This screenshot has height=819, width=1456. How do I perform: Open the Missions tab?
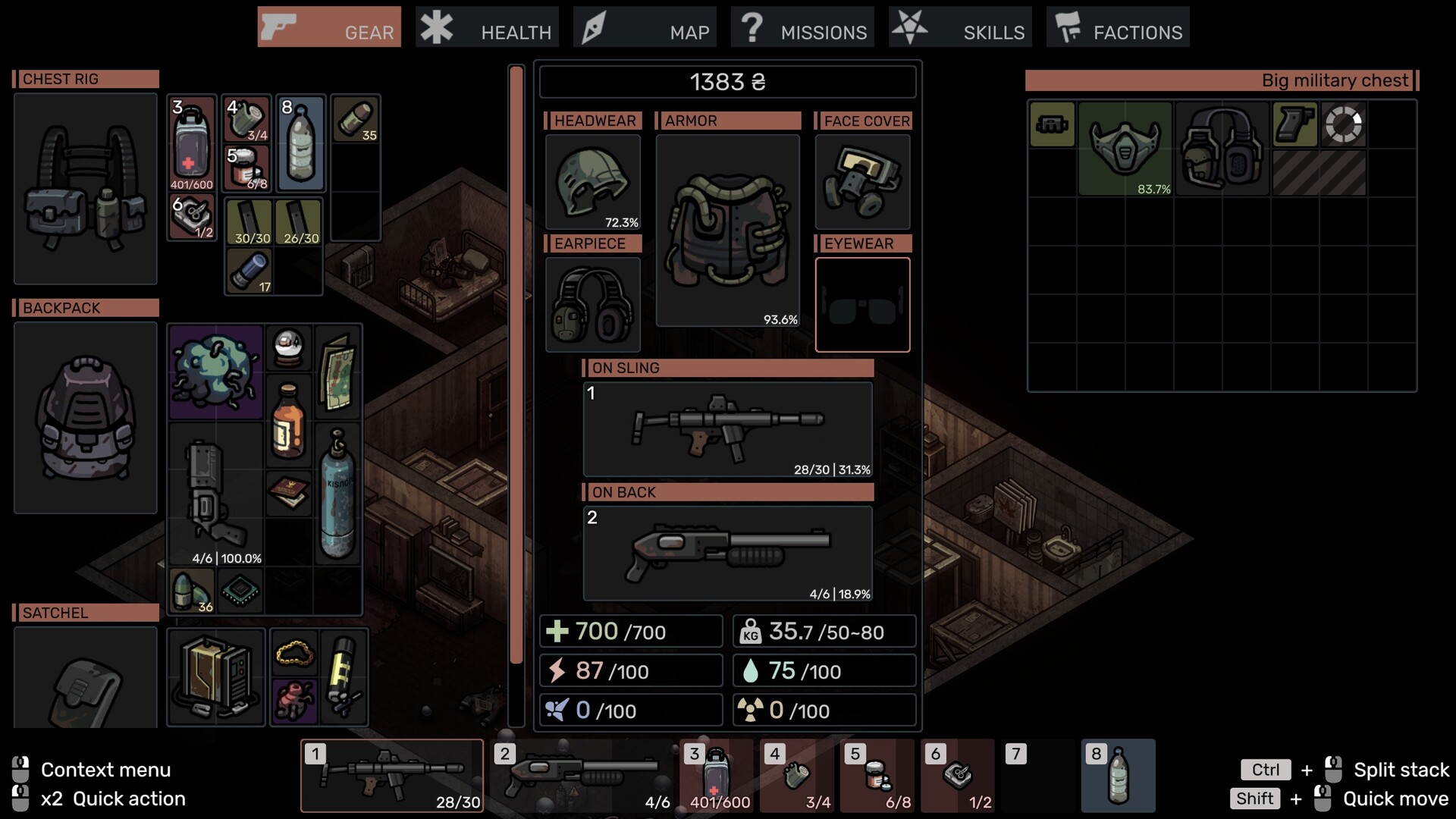tap(802, 27)
